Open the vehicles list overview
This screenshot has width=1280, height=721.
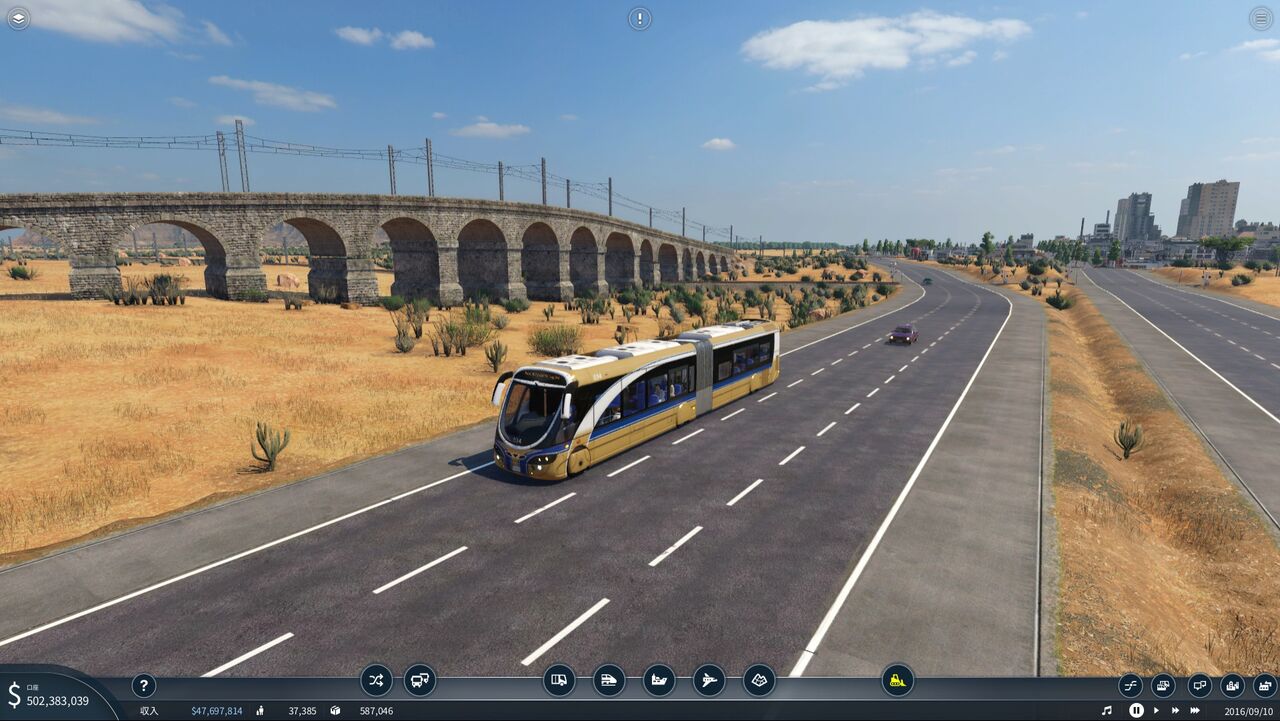tap(1163, 686)
